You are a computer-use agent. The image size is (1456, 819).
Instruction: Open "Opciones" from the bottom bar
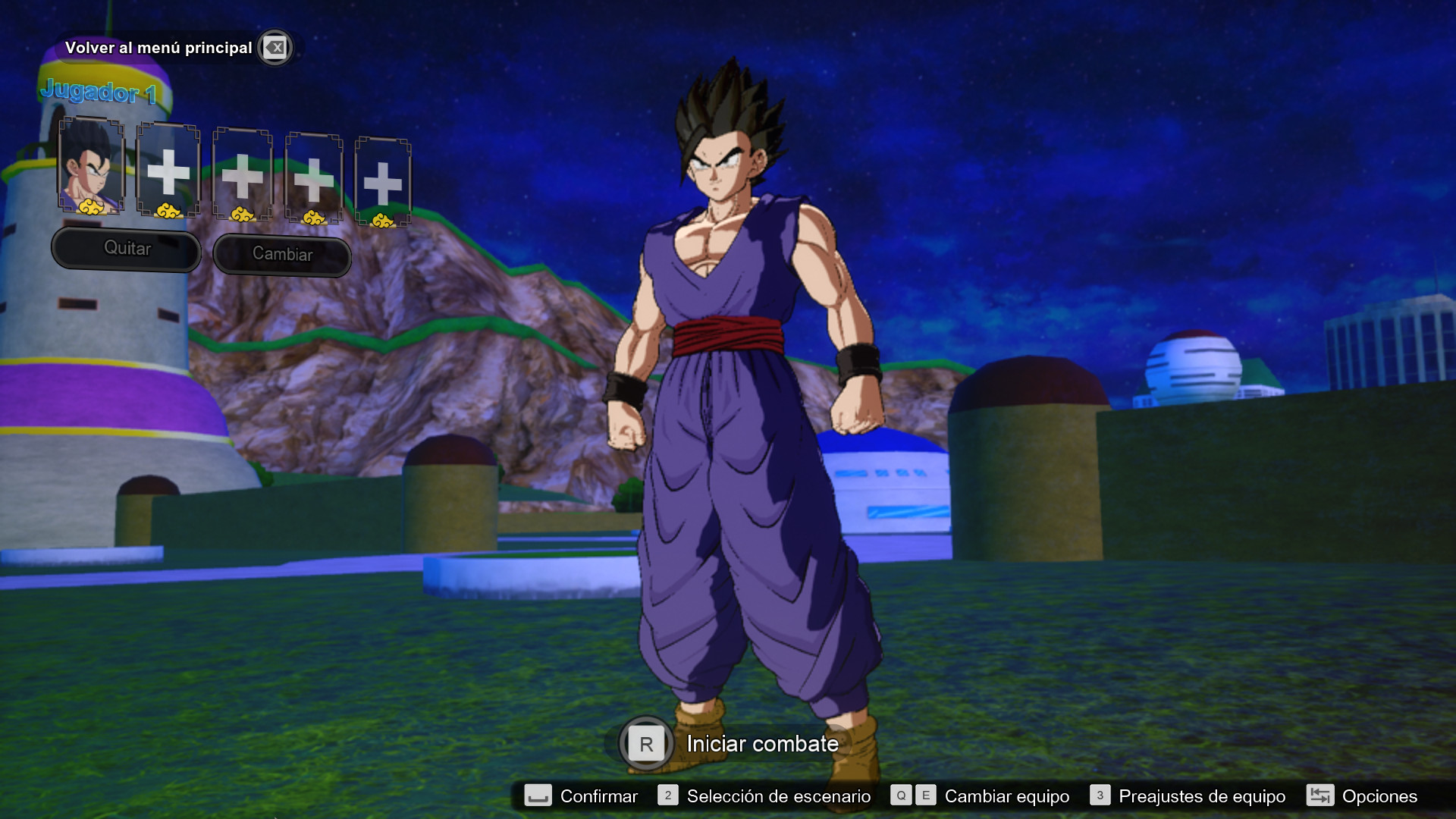(1381, 796)
